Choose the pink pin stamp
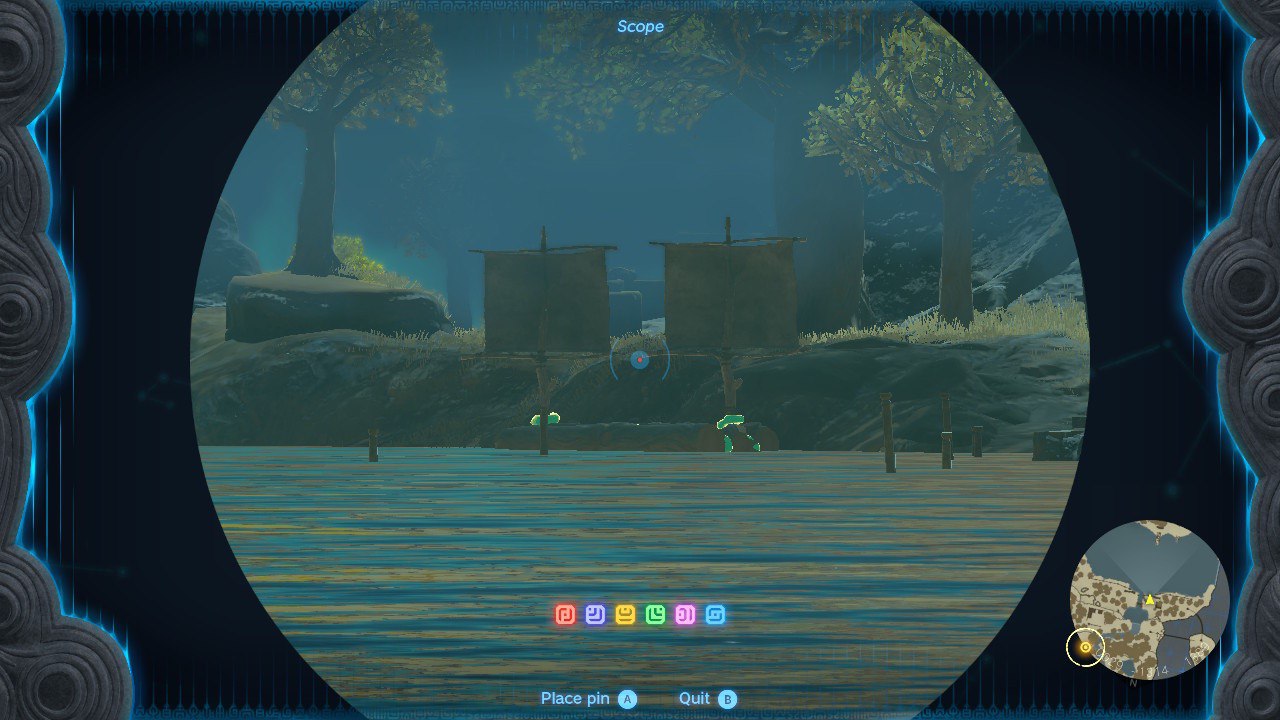The image size is (1280, 720). point(685,615)
